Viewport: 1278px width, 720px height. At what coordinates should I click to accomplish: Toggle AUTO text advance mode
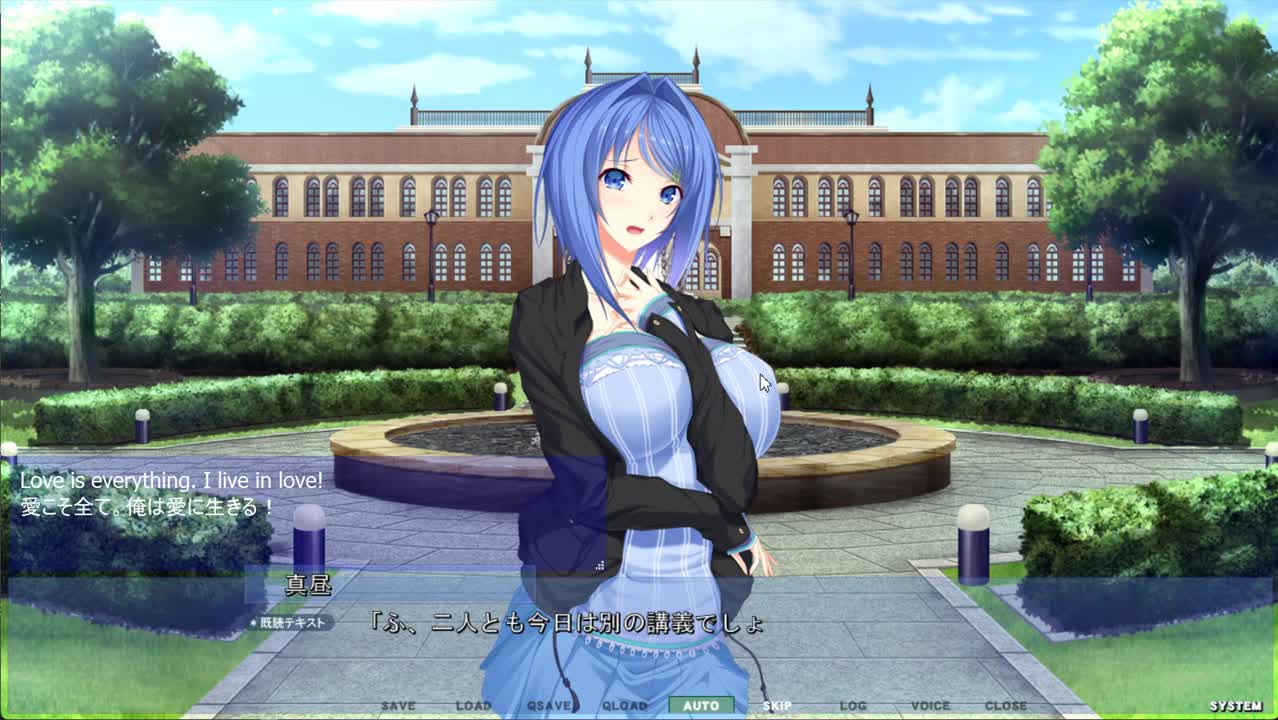[x=701, y=706]
